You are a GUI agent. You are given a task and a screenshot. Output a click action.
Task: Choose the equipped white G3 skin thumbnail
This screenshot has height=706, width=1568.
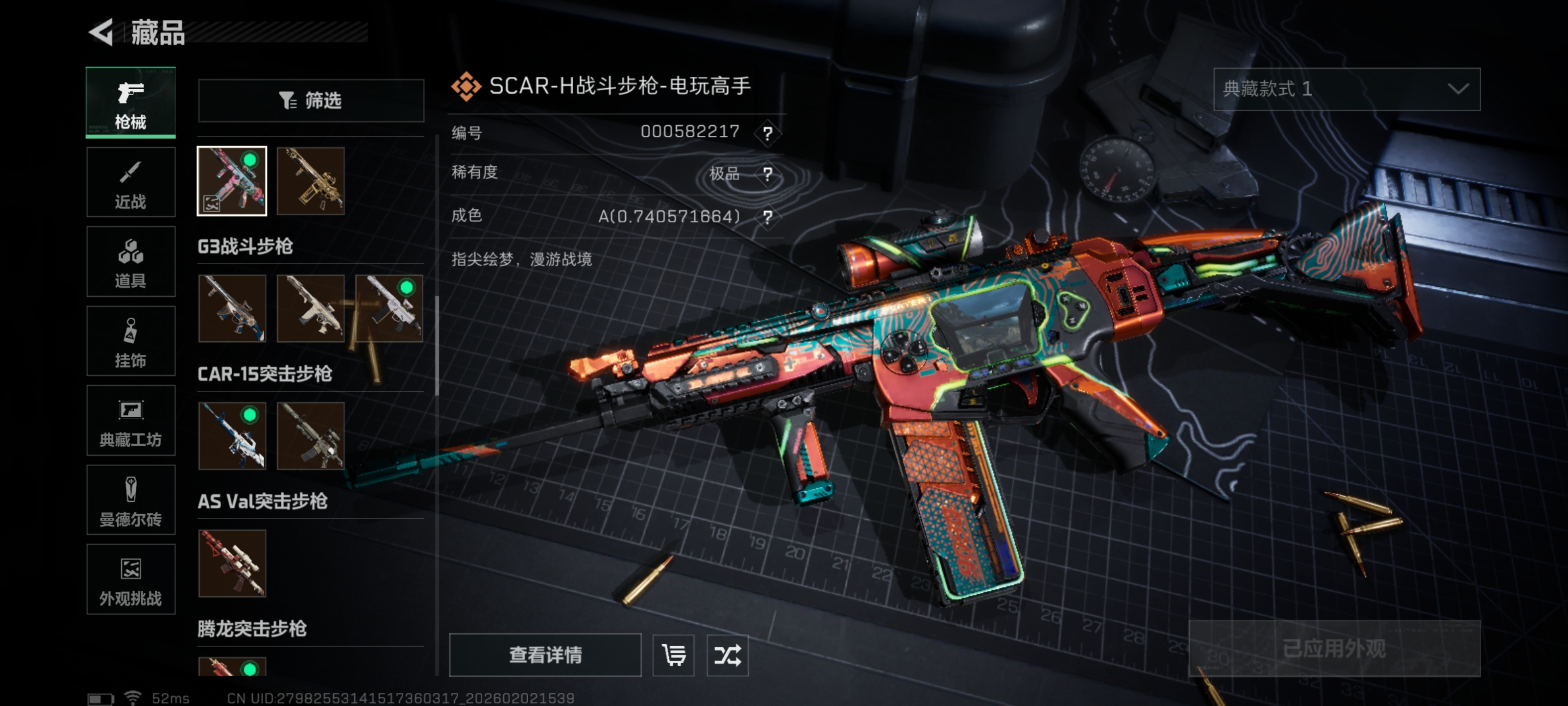click(x=389, y=308)
